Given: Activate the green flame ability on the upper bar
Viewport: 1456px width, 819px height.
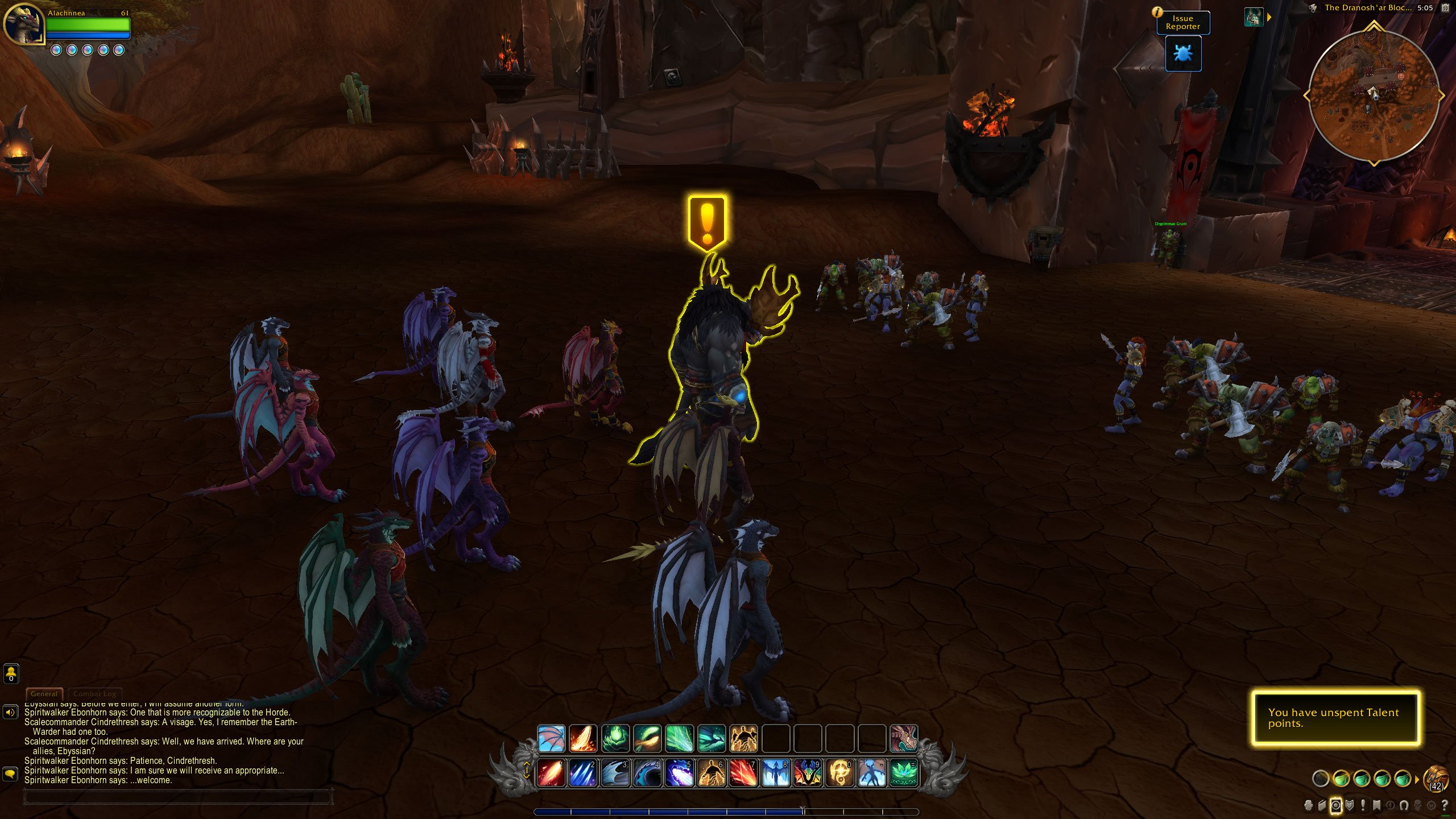Looking at the screenshot, I should [615, 738].
